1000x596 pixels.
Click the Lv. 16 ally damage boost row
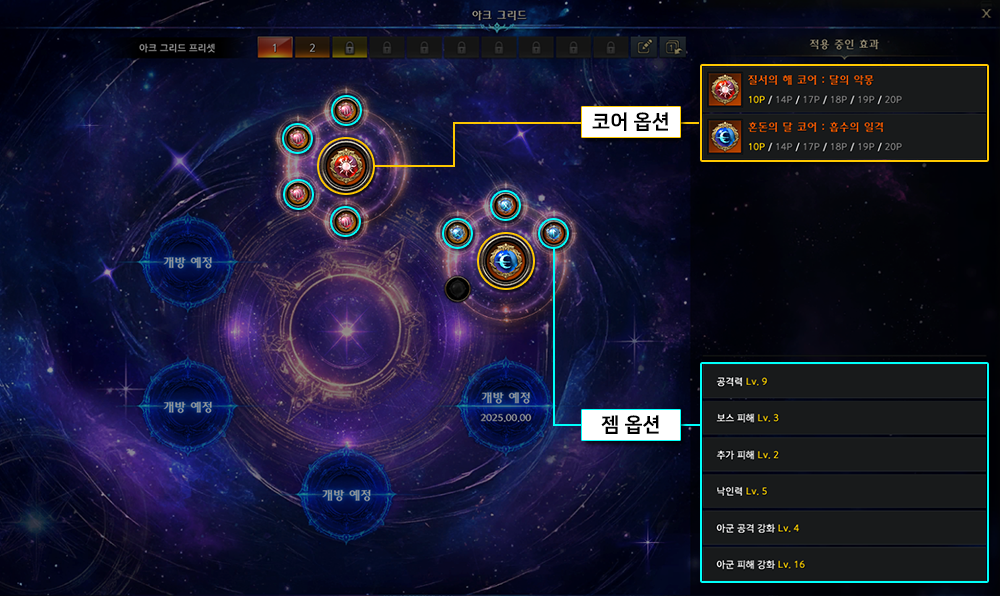[x=844, y=564]
